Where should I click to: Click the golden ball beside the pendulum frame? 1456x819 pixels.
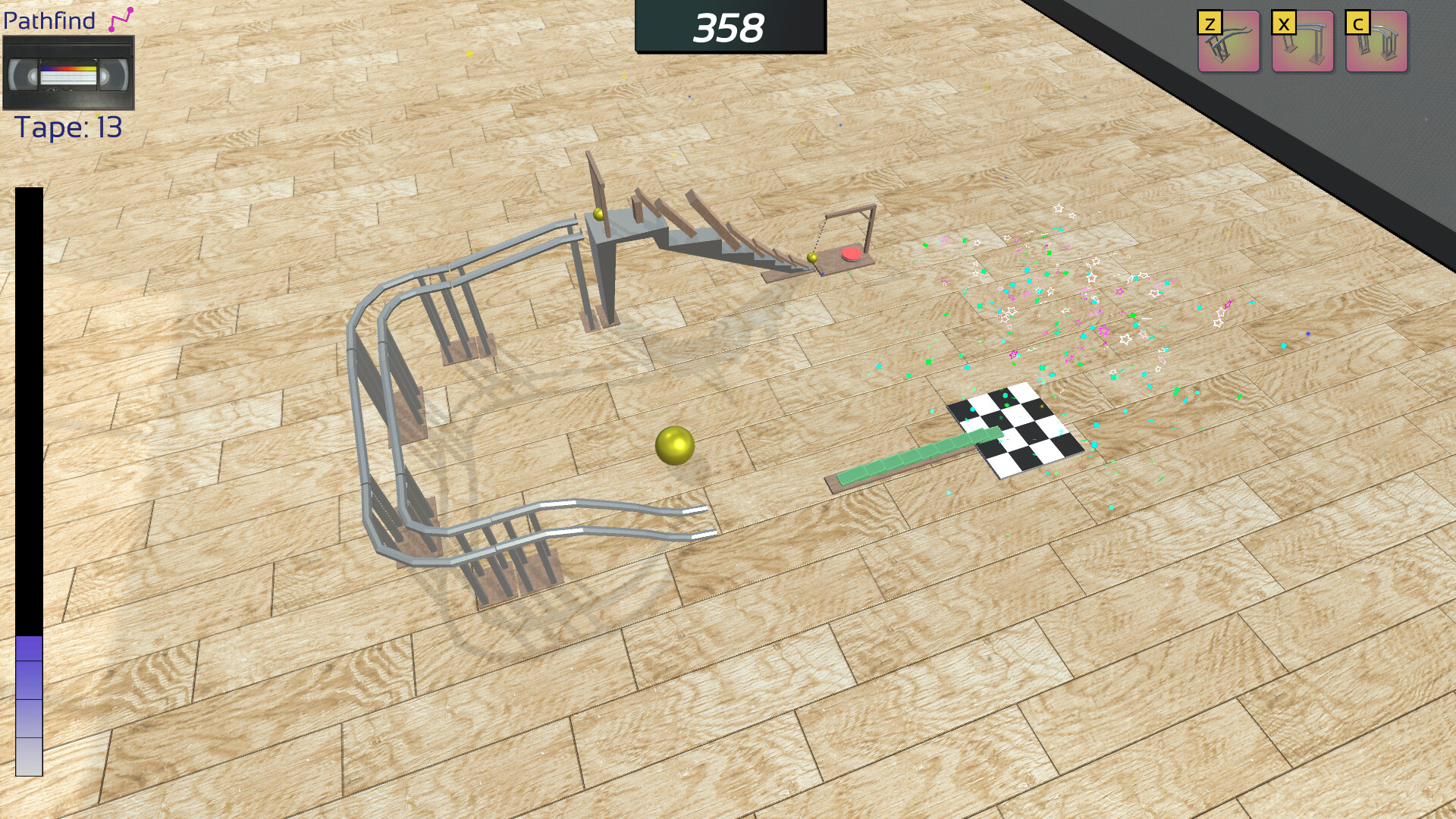(812, 259)
